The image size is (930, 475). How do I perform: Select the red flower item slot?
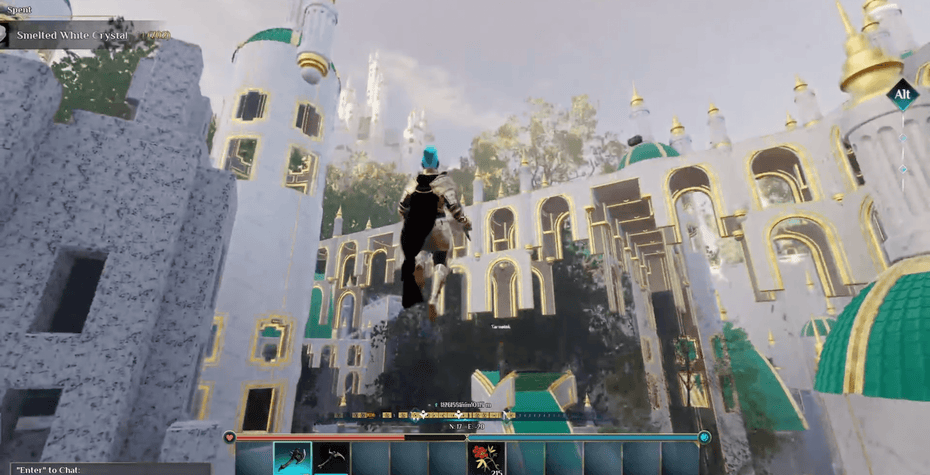486,459
